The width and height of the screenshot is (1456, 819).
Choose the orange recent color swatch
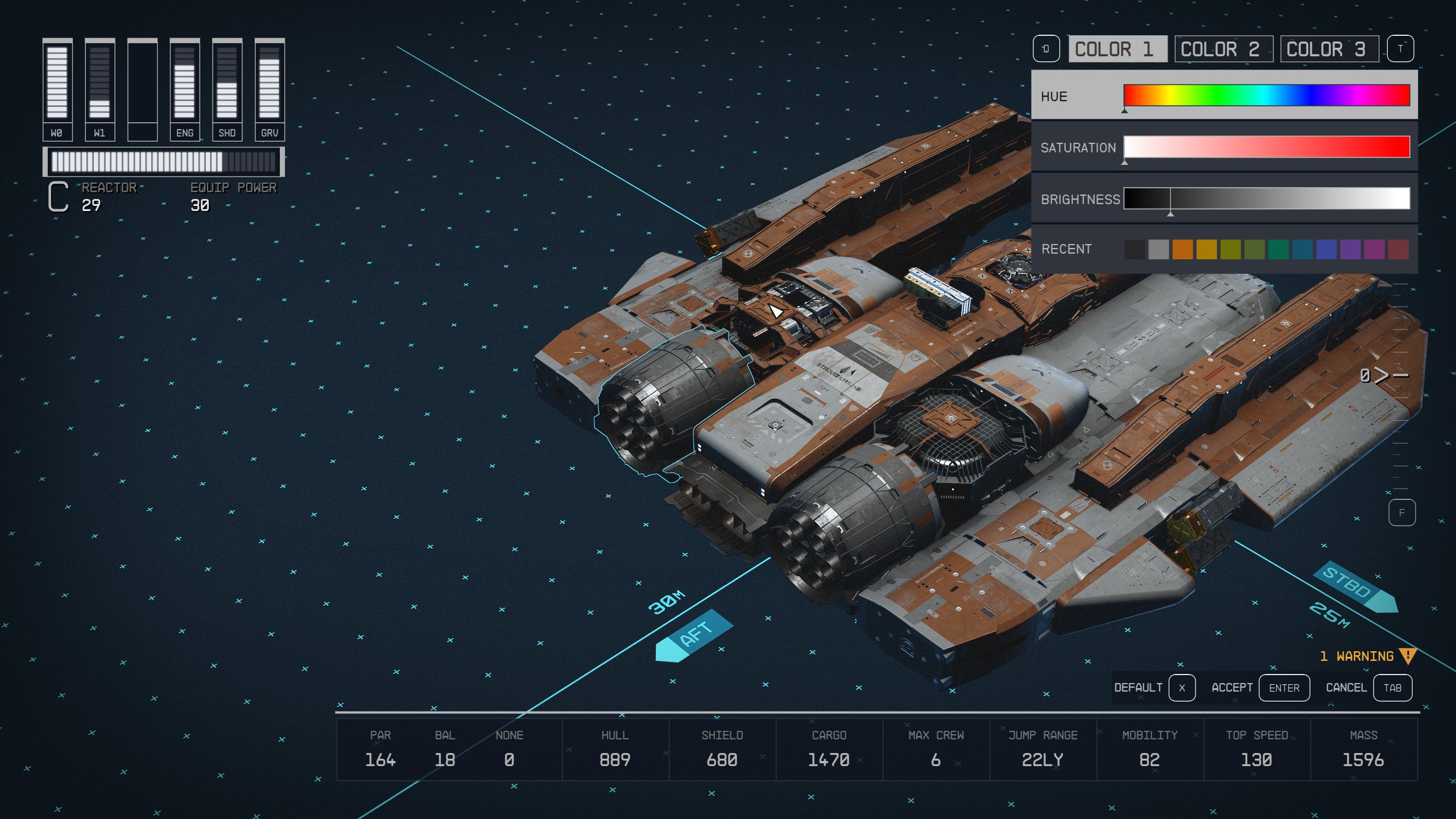point(1182,249)
